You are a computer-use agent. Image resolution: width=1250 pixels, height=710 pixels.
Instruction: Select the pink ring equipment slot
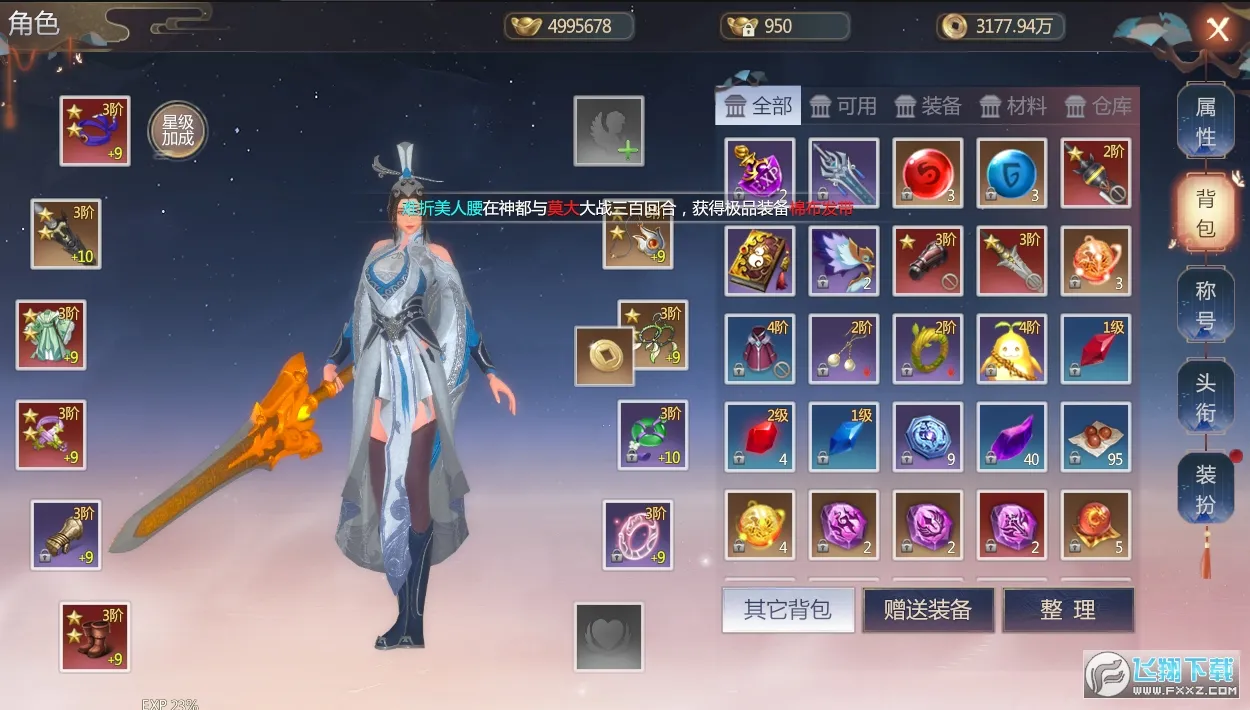[x=638, y=536]
